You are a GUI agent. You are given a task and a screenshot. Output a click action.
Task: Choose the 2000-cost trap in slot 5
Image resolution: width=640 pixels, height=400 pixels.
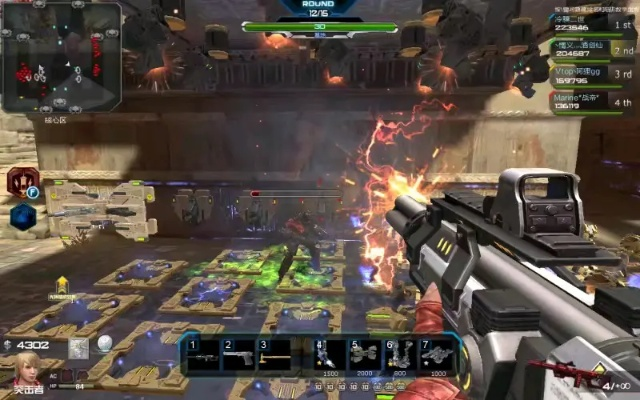pyautogui.click(x=363, y=354)
